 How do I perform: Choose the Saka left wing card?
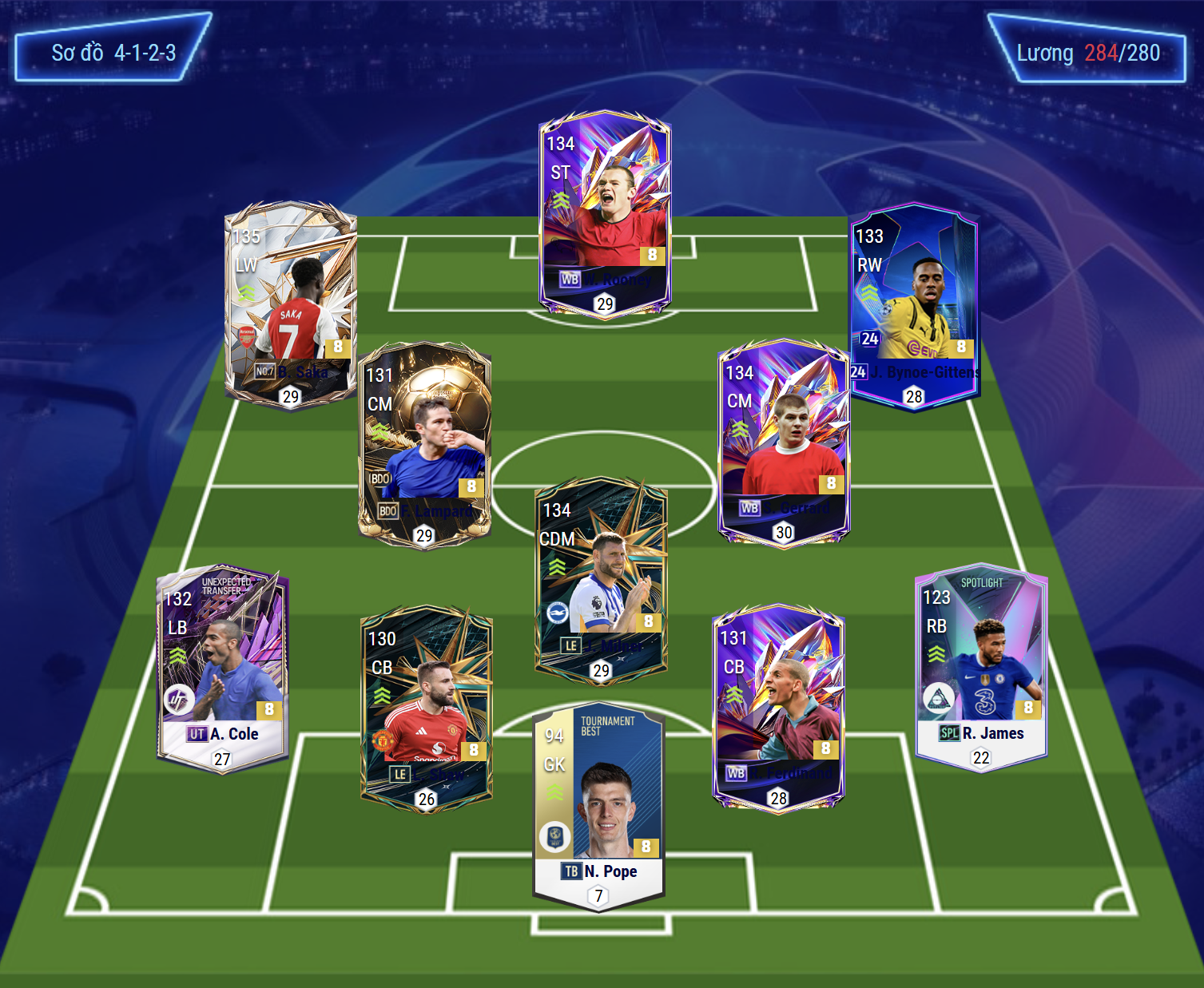tap(290, 304)
